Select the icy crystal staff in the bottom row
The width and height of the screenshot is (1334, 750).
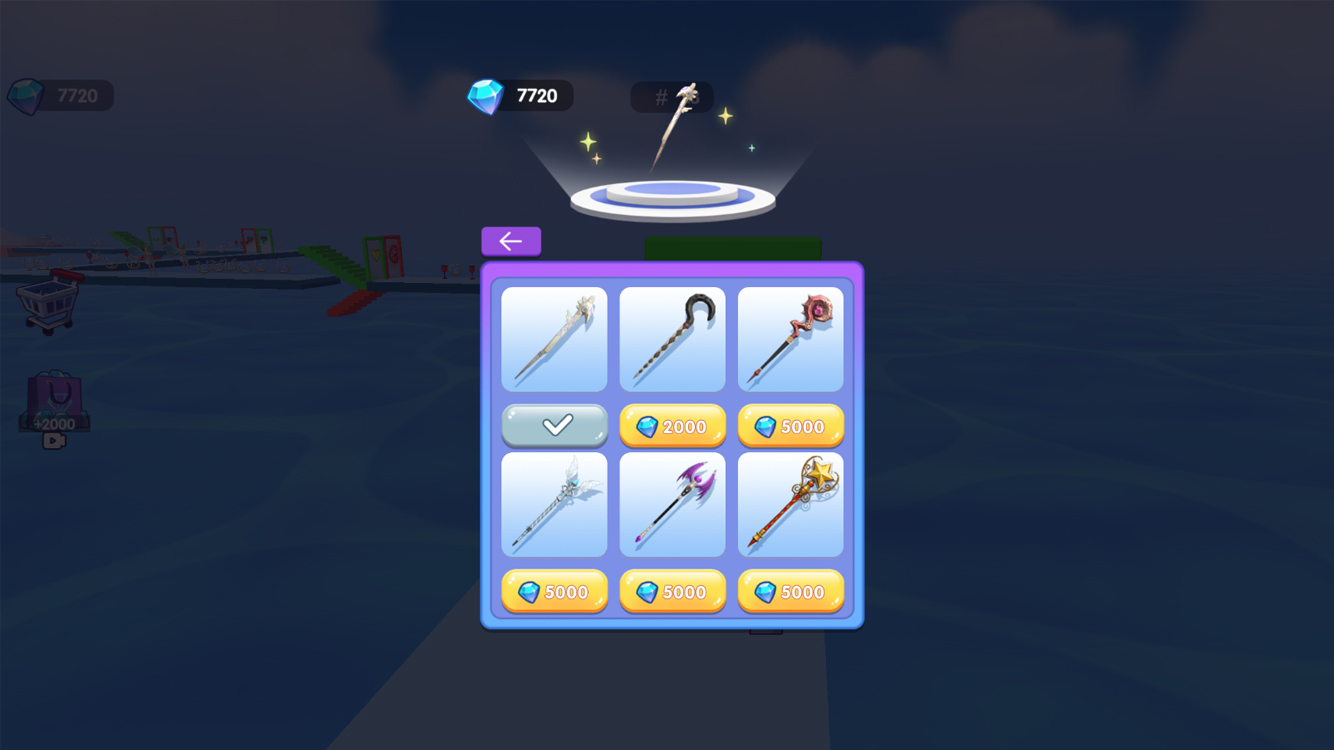pos(554,504)
